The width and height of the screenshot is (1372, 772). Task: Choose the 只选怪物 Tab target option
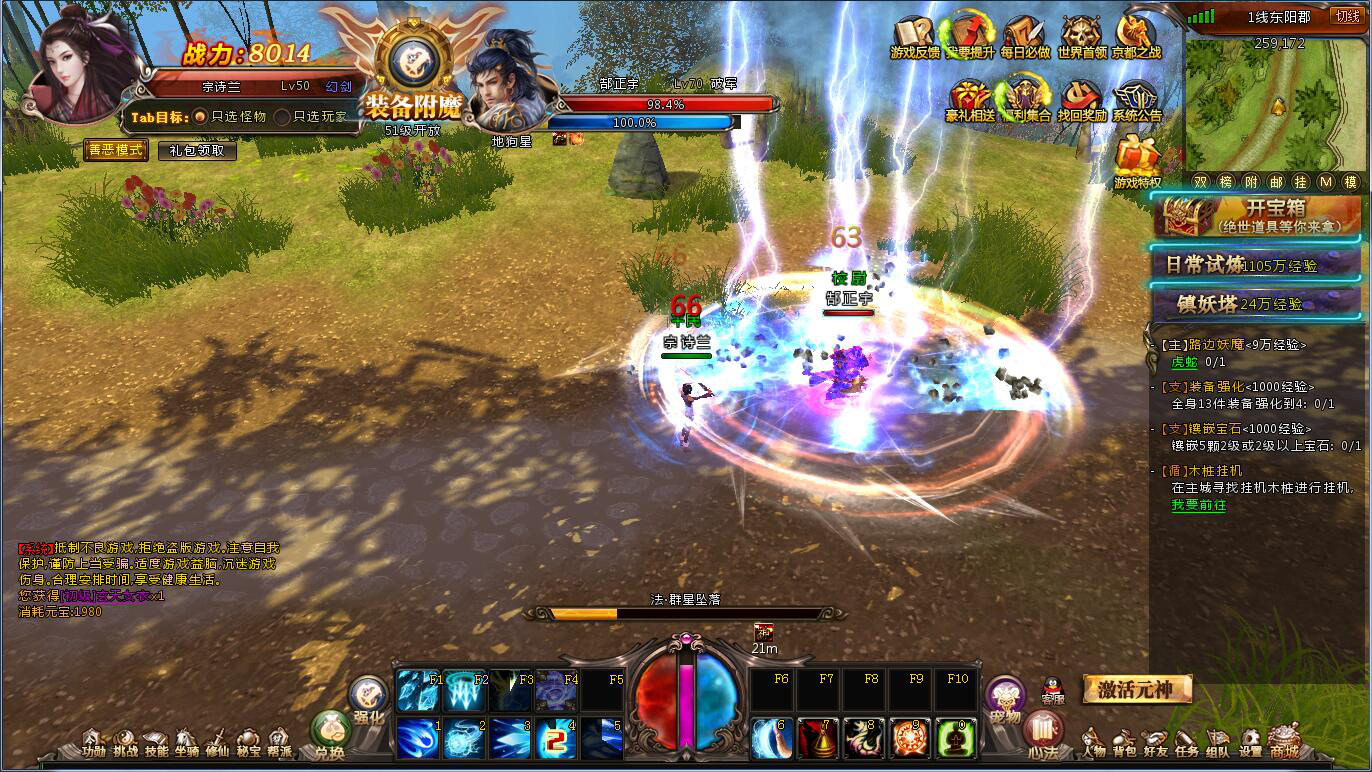tap(200, 117)
